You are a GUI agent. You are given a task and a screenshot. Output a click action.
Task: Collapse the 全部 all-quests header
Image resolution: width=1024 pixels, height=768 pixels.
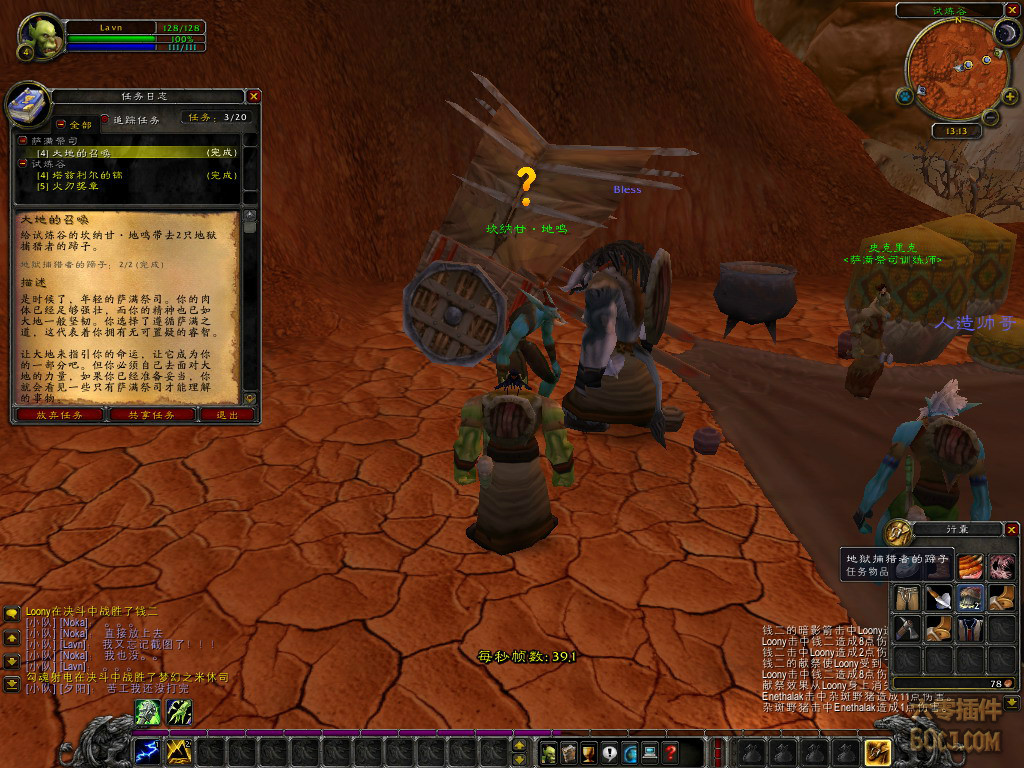click(60, 124)
